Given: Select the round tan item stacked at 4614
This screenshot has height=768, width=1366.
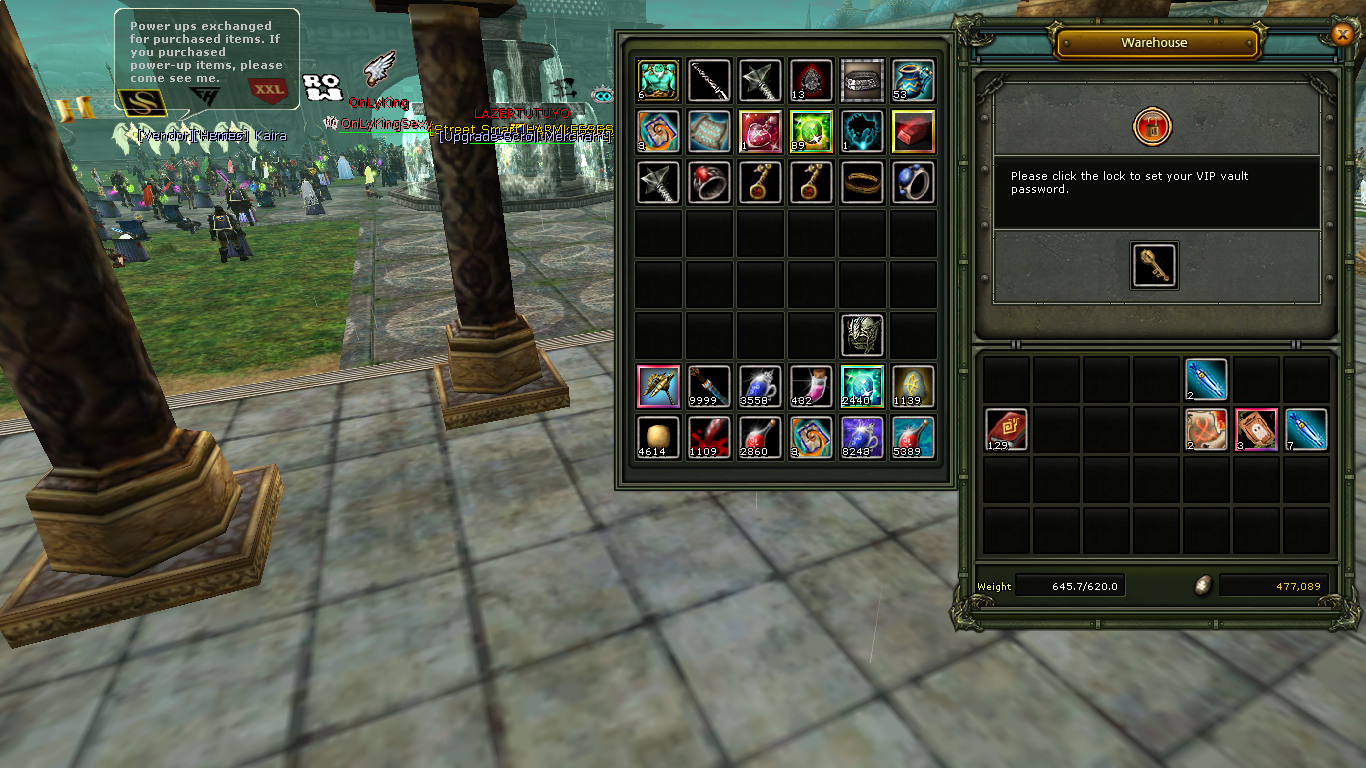Looking at the screenshot, I should click(x=658, y=438).
